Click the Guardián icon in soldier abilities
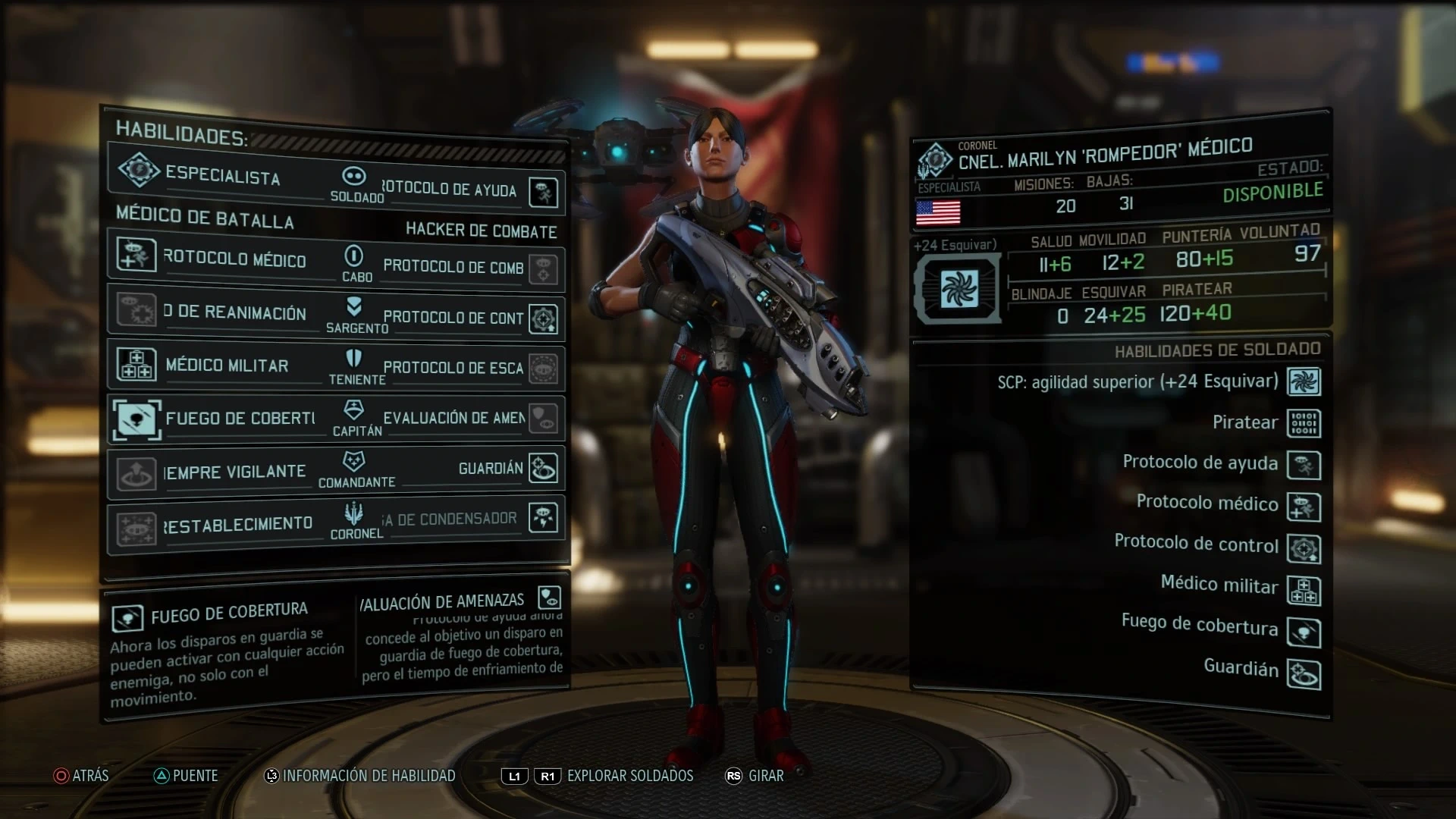1456x819 pixels. point(1304,674)
